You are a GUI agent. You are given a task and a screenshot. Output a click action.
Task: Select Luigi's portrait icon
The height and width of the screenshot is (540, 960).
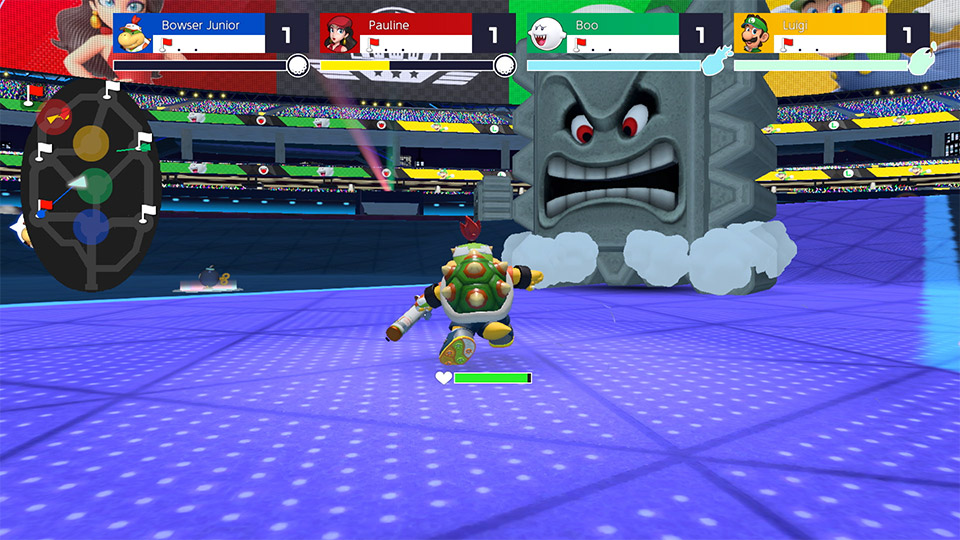753,36
